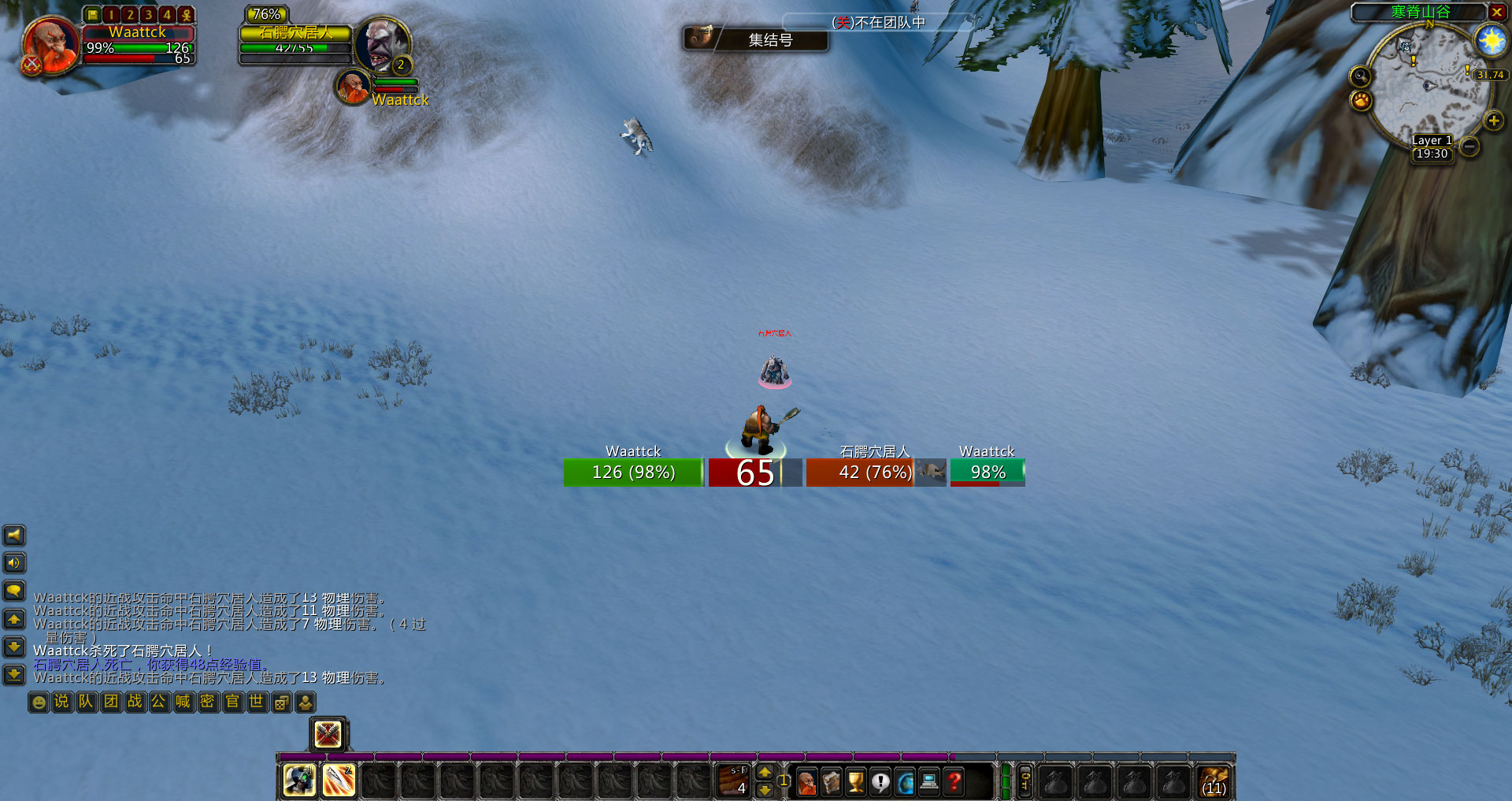Open the spellbook micro button
1512x801 pixels.
(832, 781)
